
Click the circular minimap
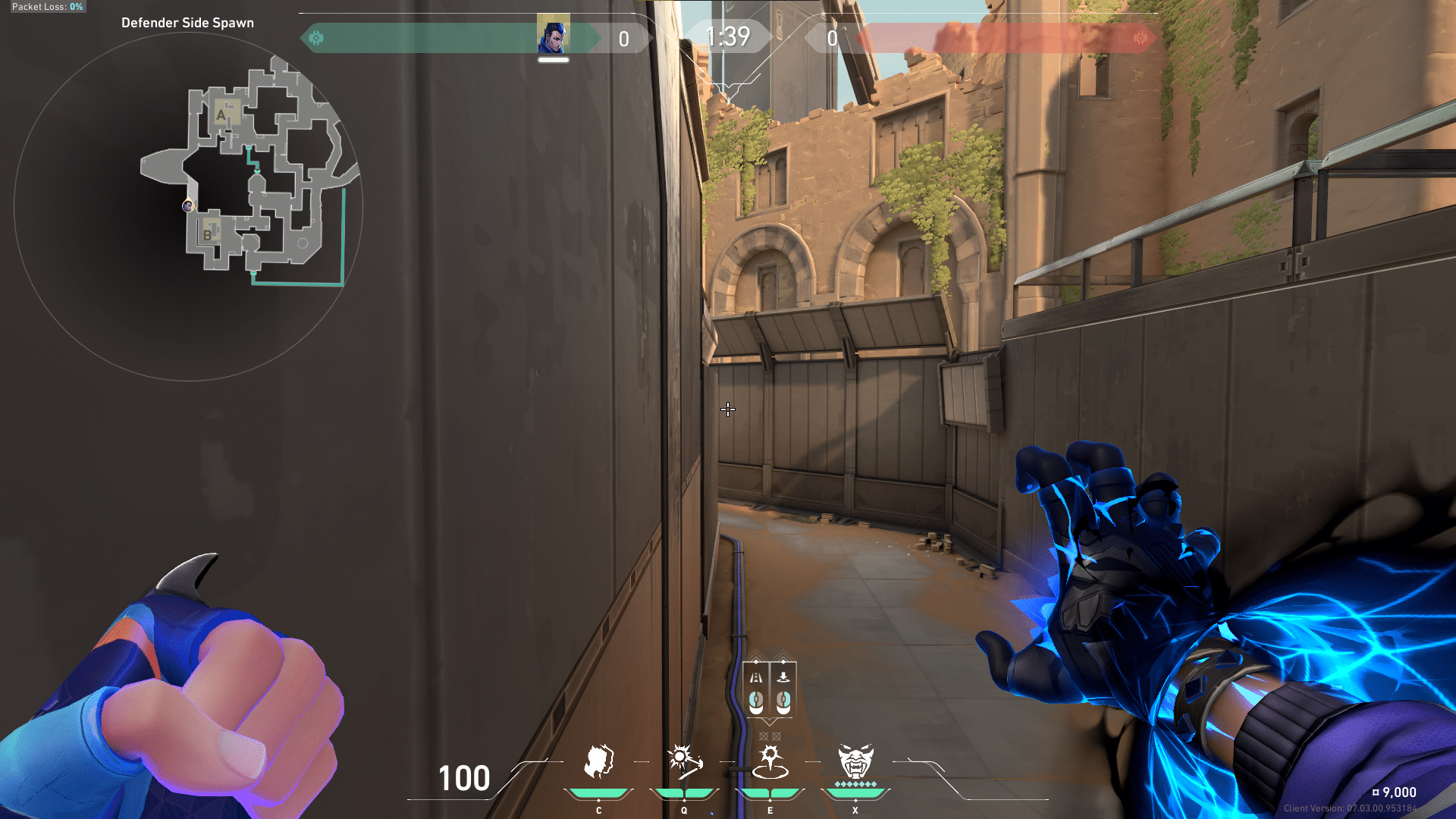pos(188,206)
